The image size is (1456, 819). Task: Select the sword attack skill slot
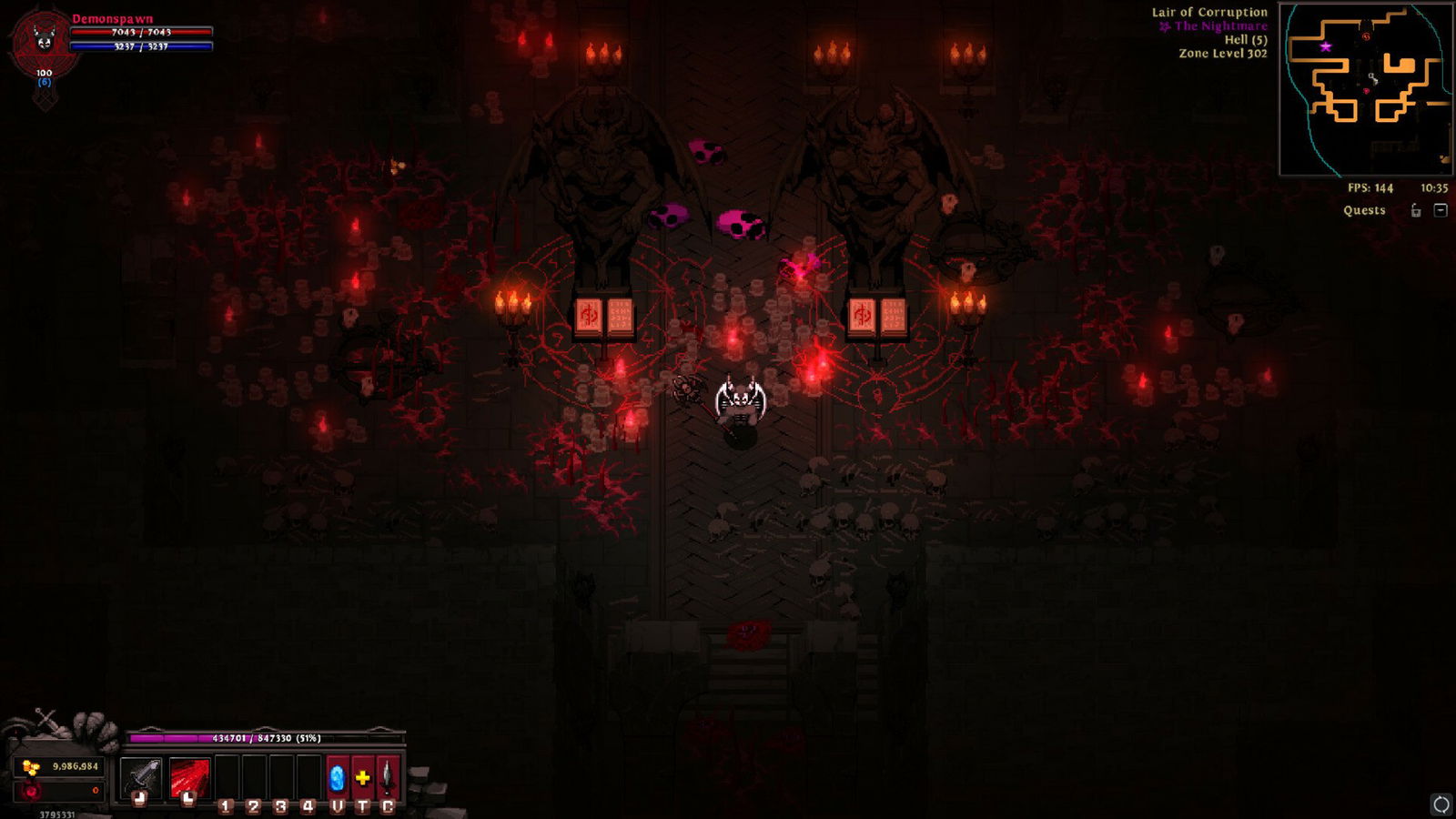pos(140,778)
